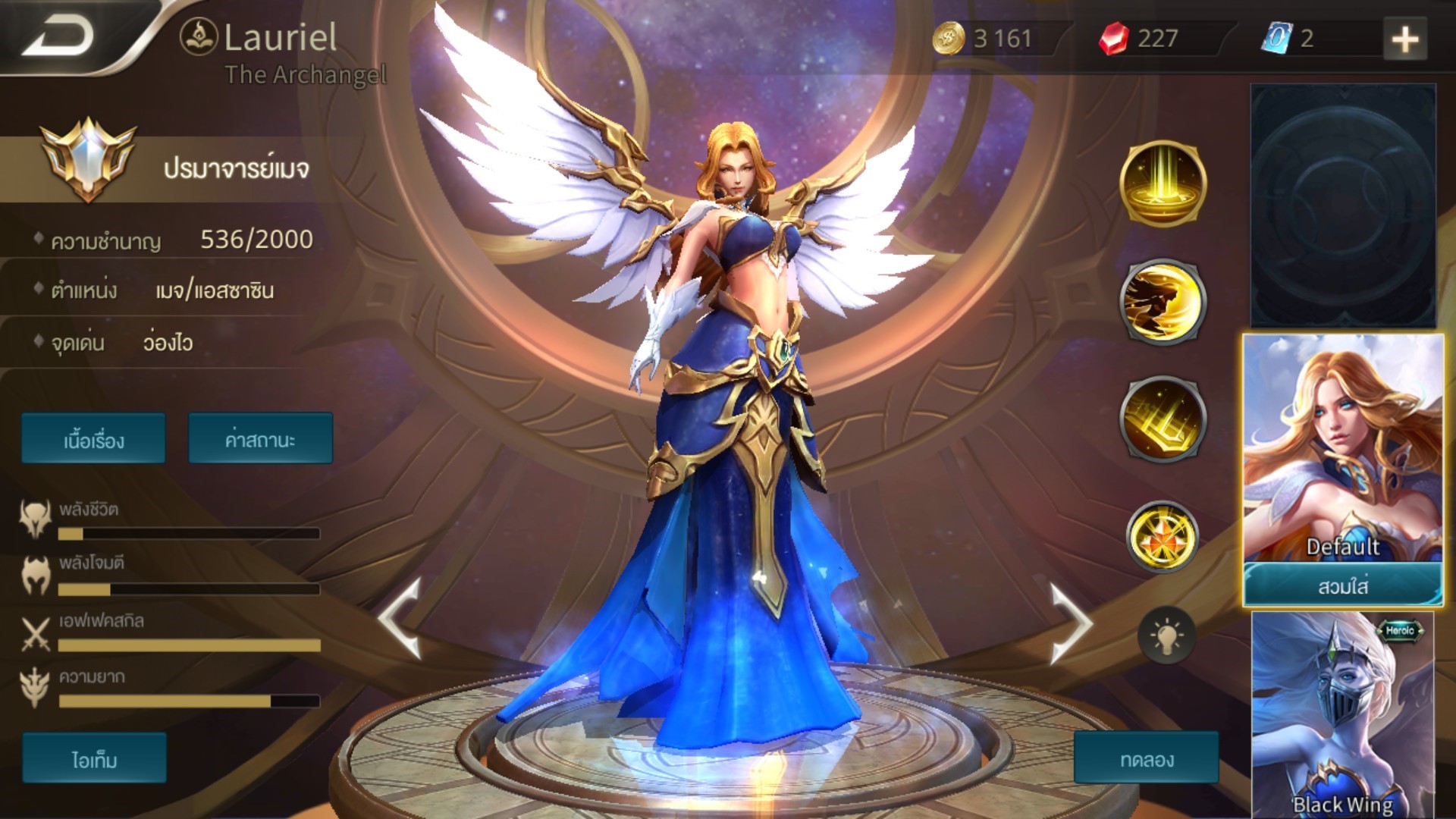The height and width of the screenshot is (819, 1456).
Task: Select the empty locked skin slot
Action: coord(1342,205)
